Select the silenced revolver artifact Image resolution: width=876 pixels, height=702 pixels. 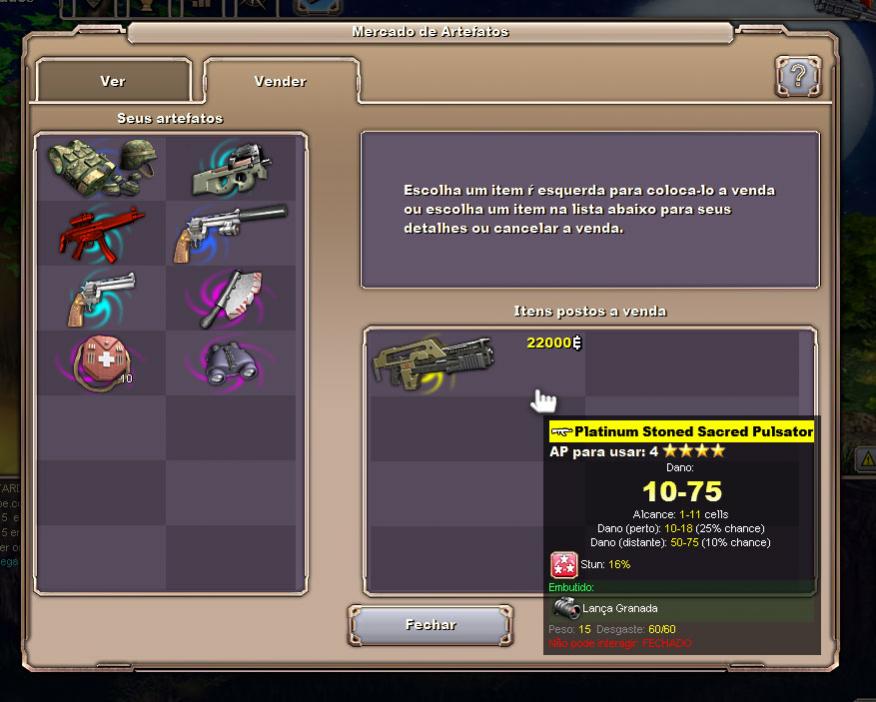pos(230,232)
